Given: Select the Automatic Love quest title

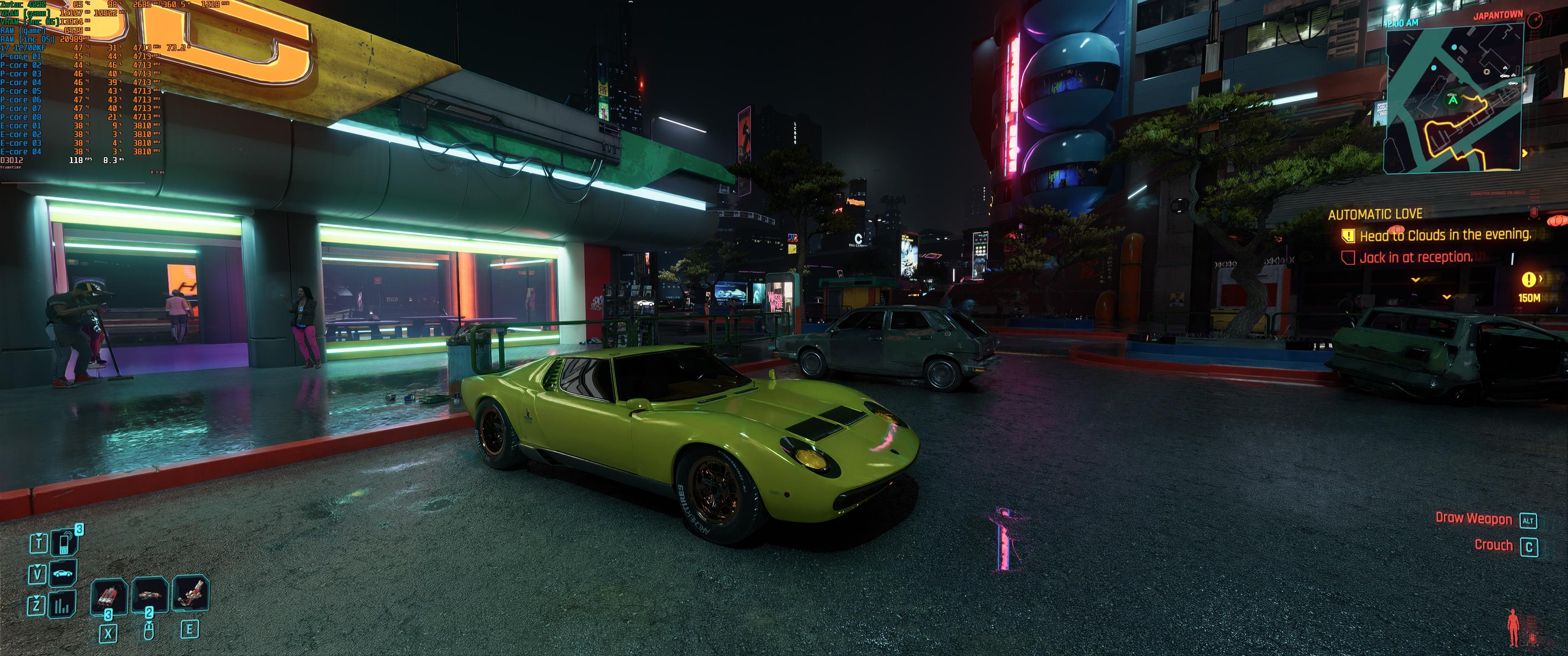Looking at the screenshot, I should click(x=1374, y=214).
